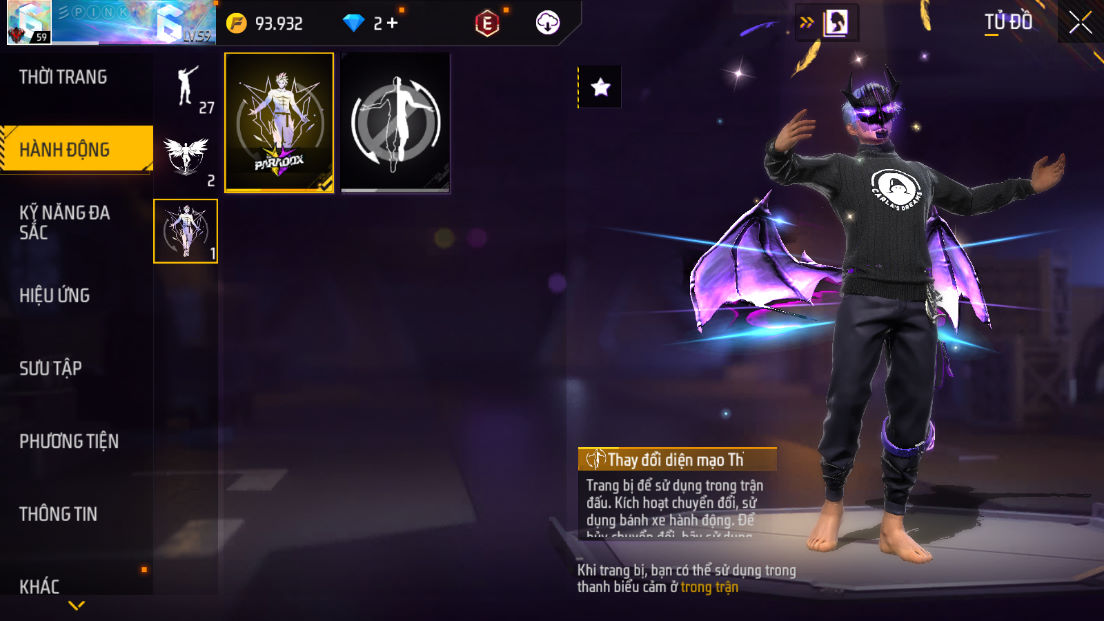
Task: Select the gray silhouette no-transform item
Action: tap(395, 122)
